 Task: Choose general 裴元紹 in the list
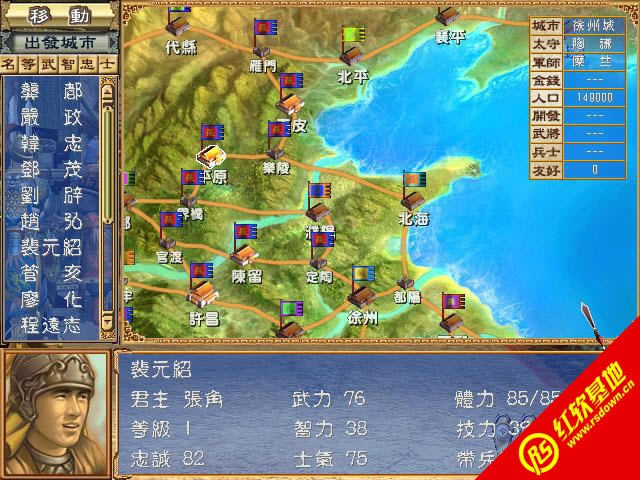(52, 246)
